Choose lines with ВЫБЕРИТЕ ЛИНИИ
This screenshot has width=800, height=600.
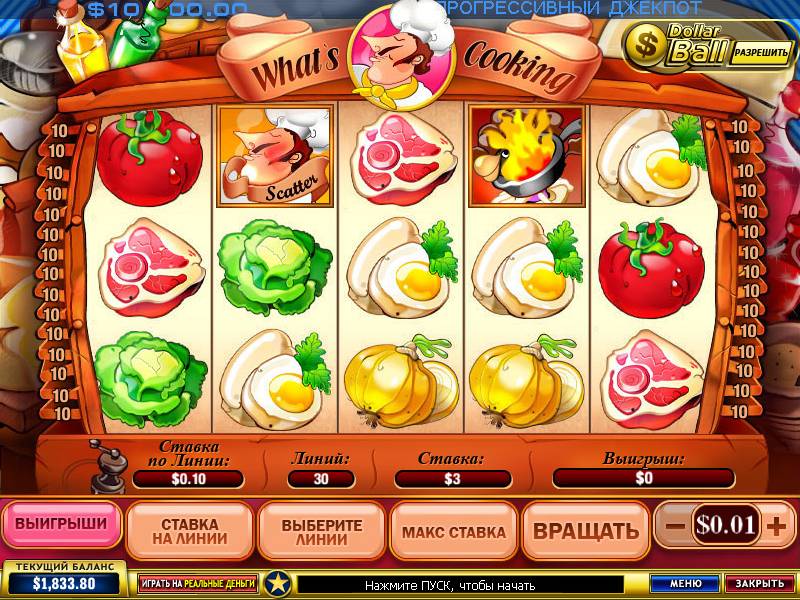321,530
